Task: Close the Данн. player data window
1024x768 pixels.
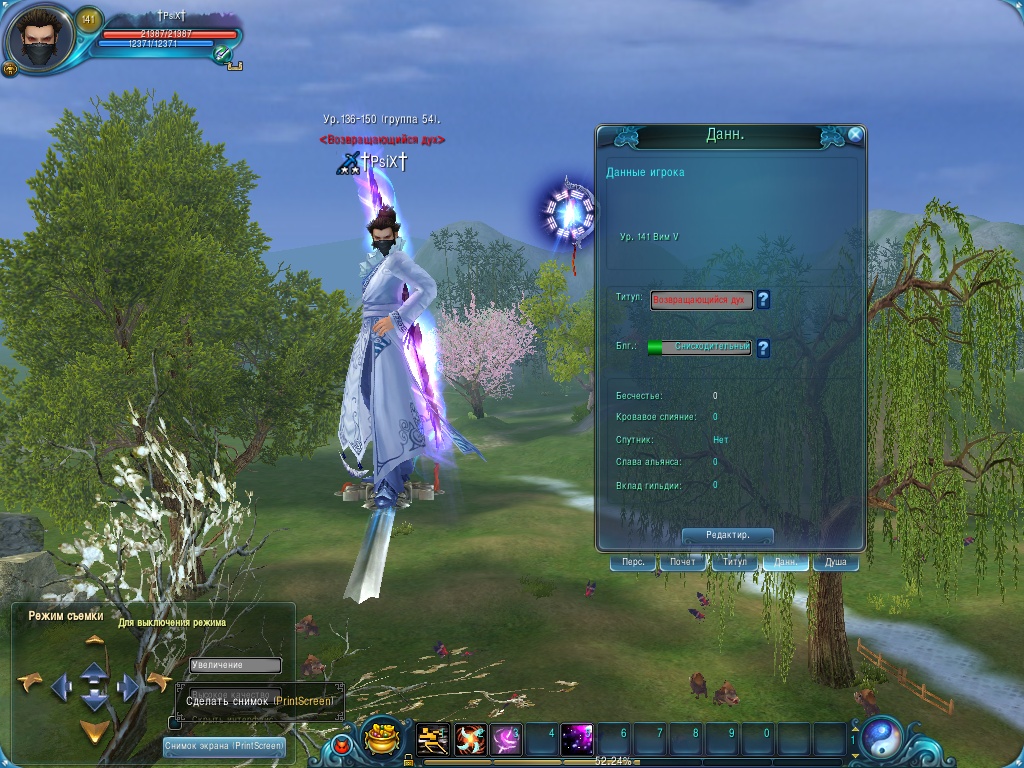Action: pyautogui.click(x=855, y=135)
